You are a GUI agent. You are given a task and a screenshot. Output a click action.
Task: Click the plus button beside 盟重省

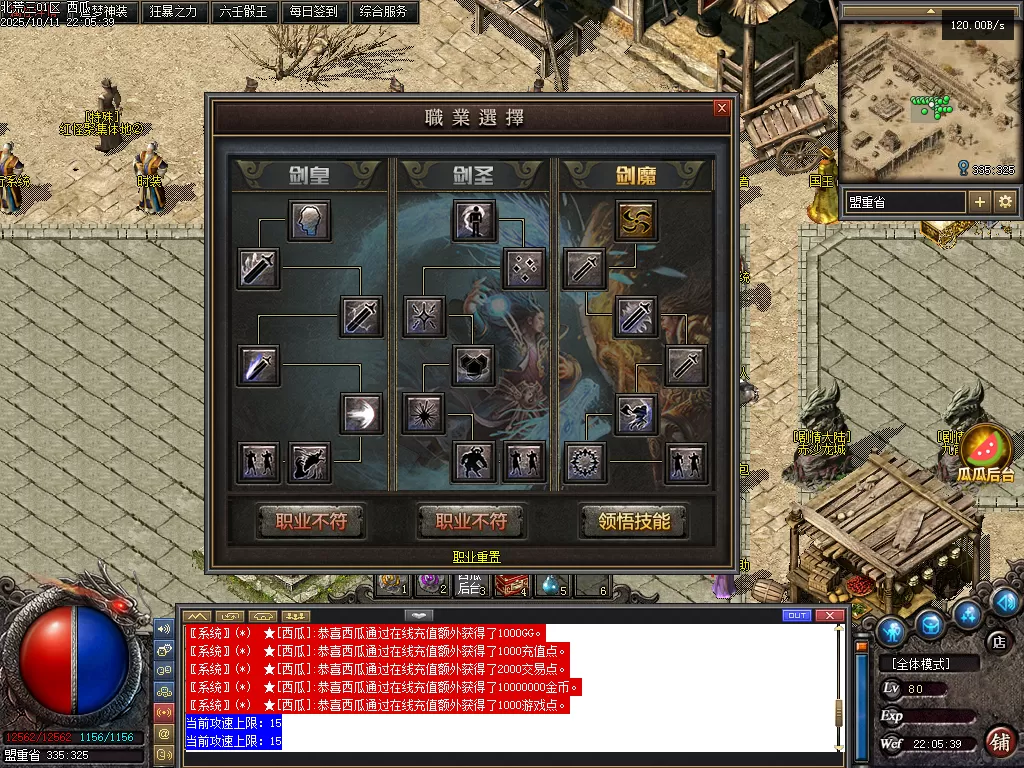coord(980,202)
